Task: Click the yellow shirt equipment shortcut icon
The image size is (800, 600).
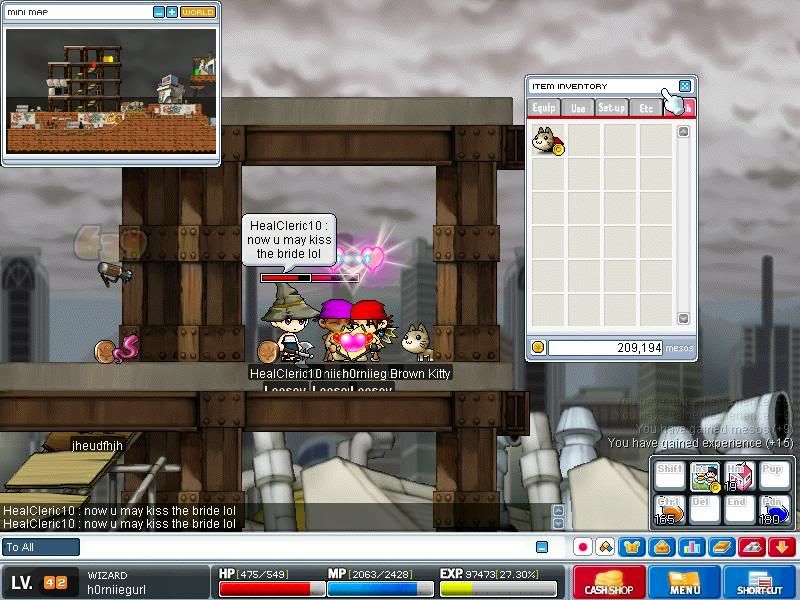Action: pos(631,547)
